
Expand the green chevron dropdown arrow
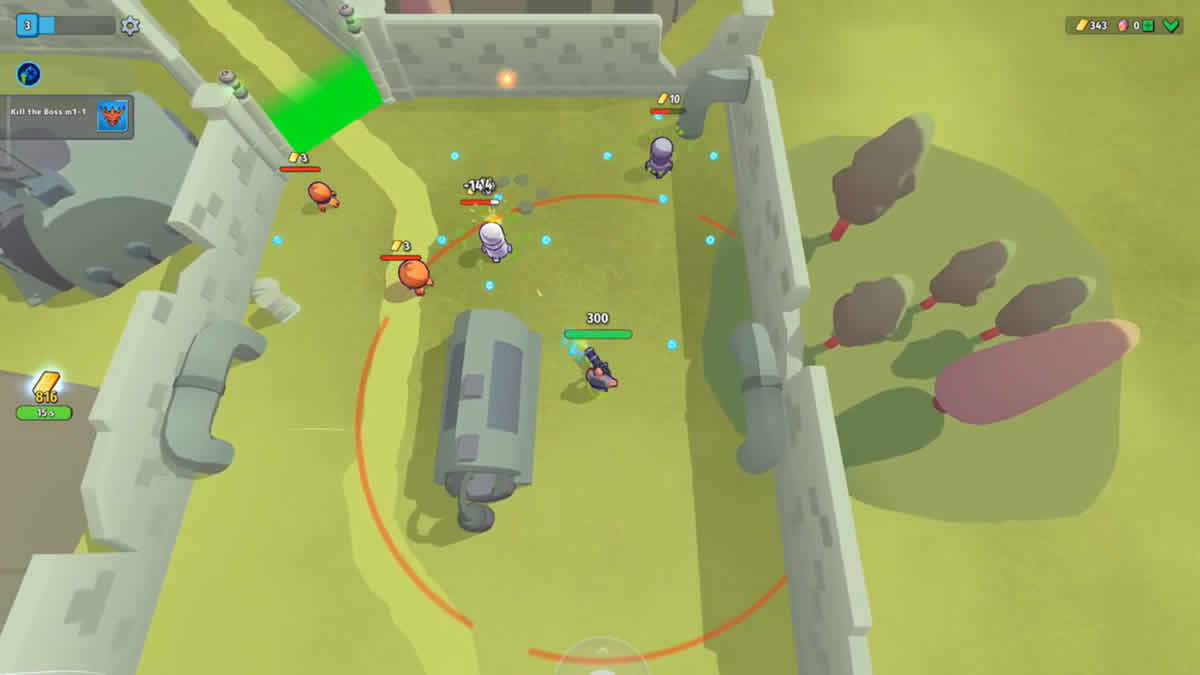tap(1171, 25)
